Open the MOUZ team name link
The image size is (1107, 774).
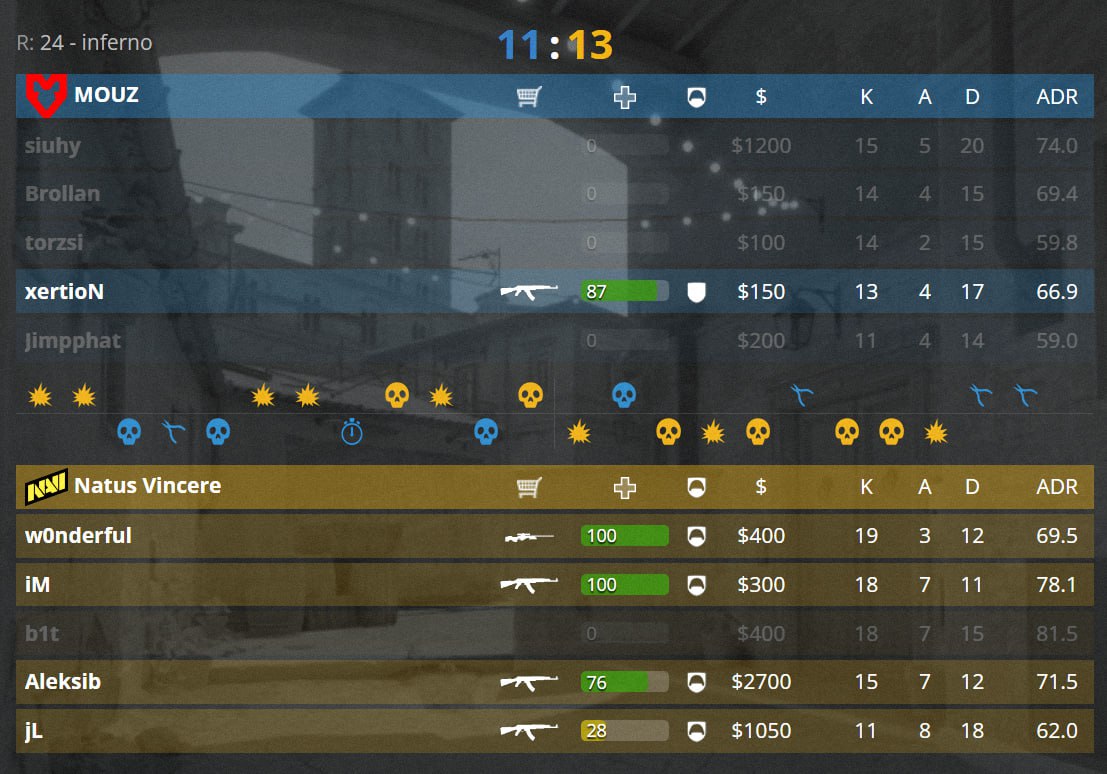[106, 96]
